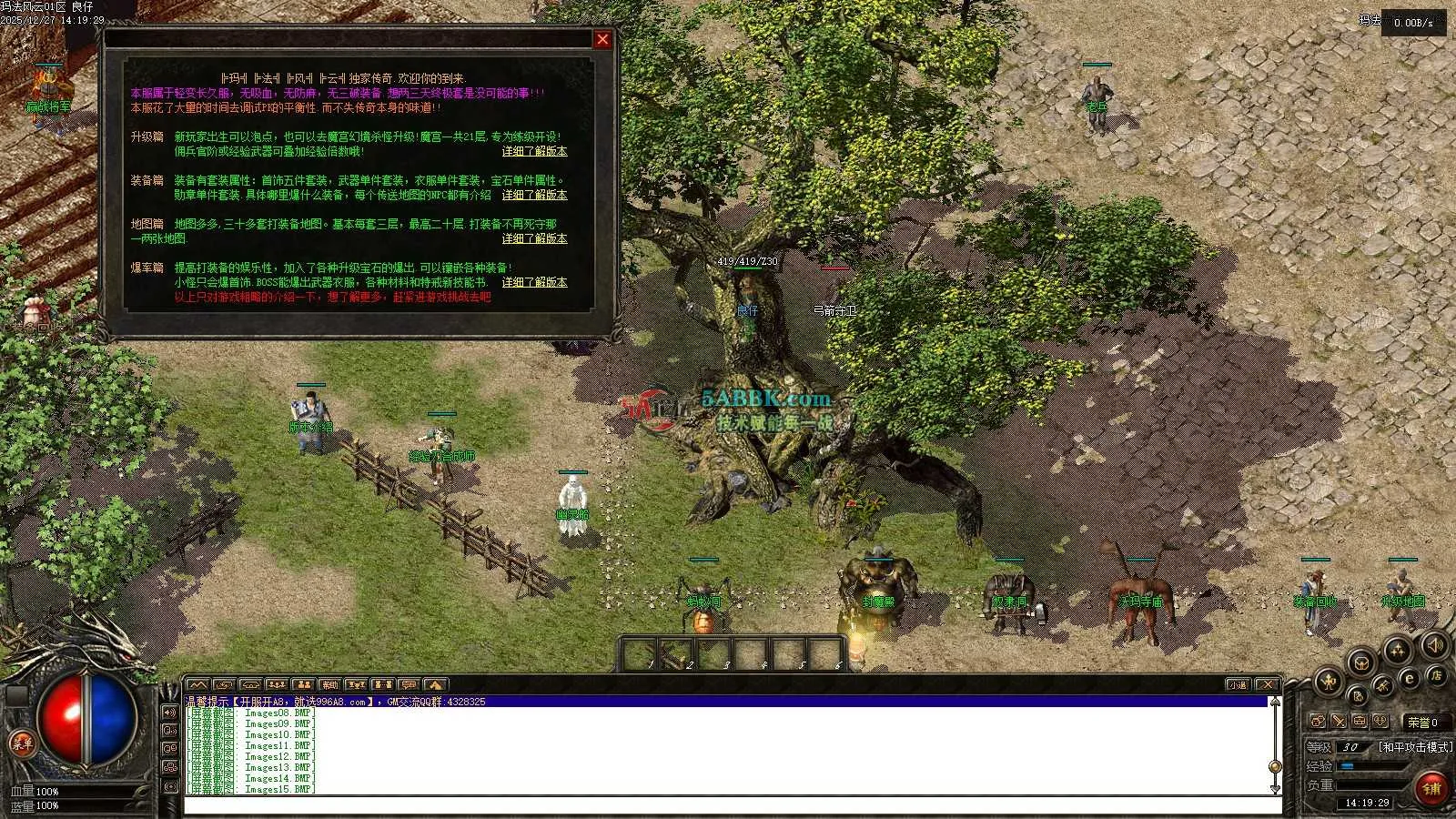Click the 小退 logout button
The image size is (1456, 819).
pos(1237,684)
